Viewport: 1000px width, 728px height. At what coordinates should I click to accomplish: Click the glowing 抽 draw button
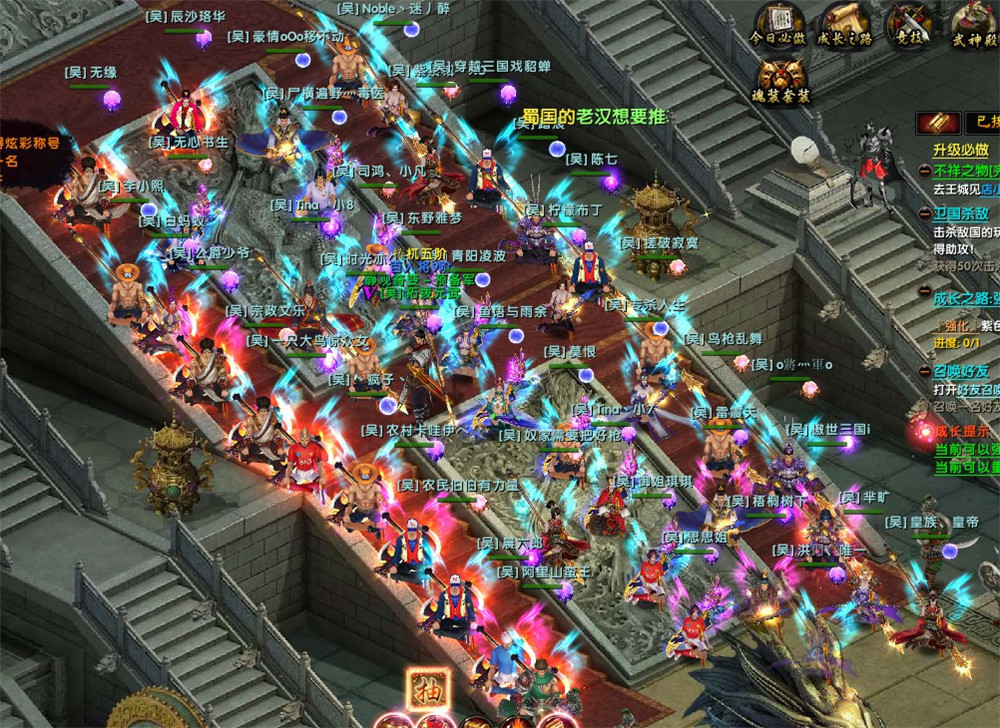click(x=427, y=690)
